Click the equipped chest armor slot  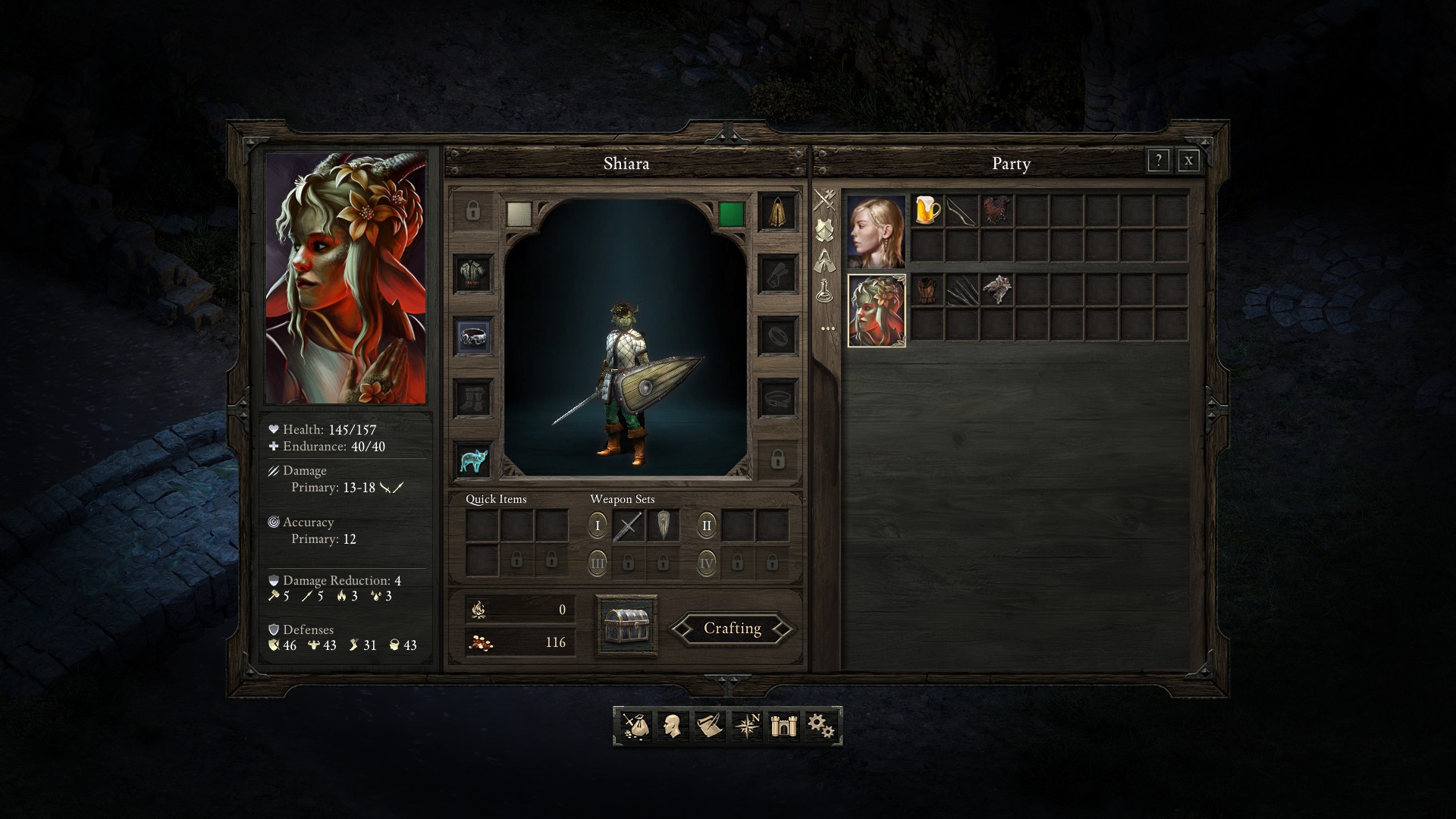[473, 273]
